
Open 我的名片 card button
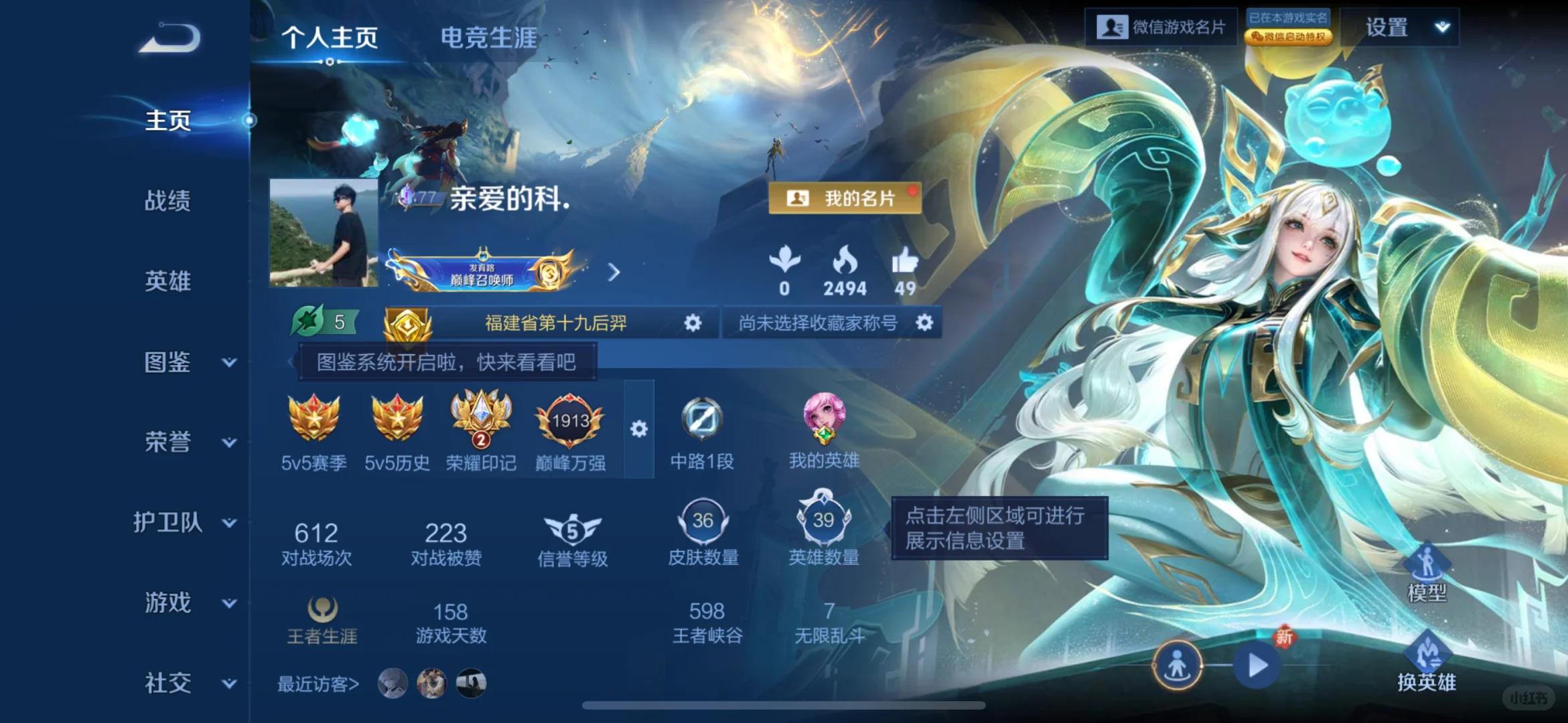pos(845,197)
